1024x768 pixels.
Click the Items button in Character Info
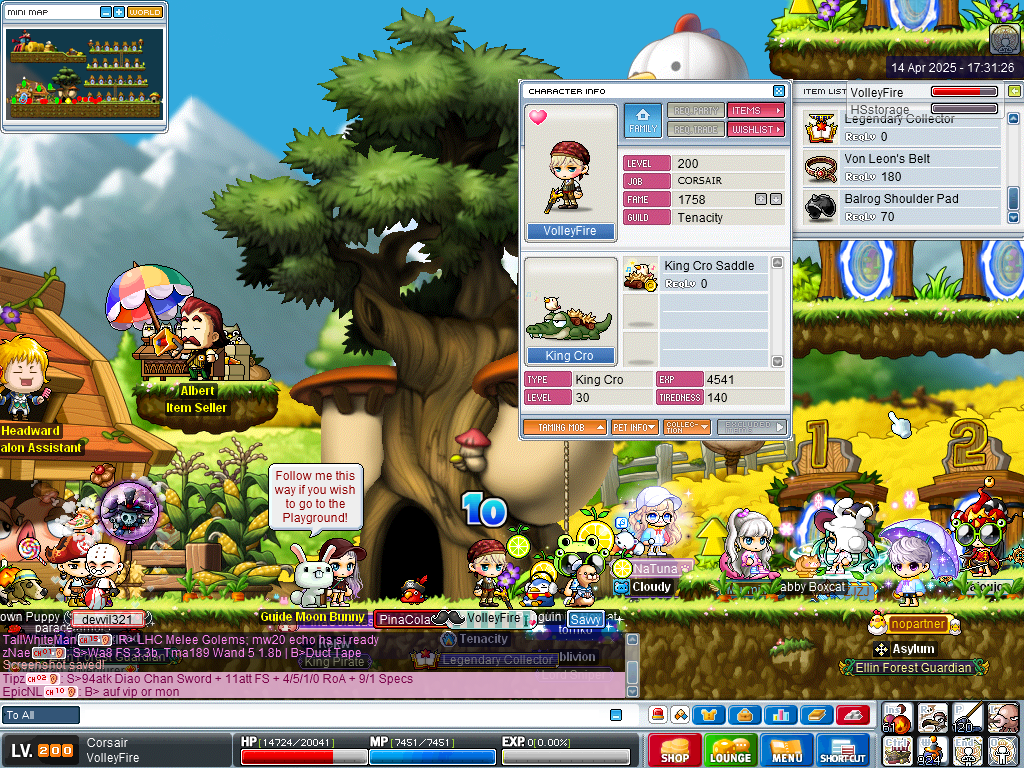point(755,111)
